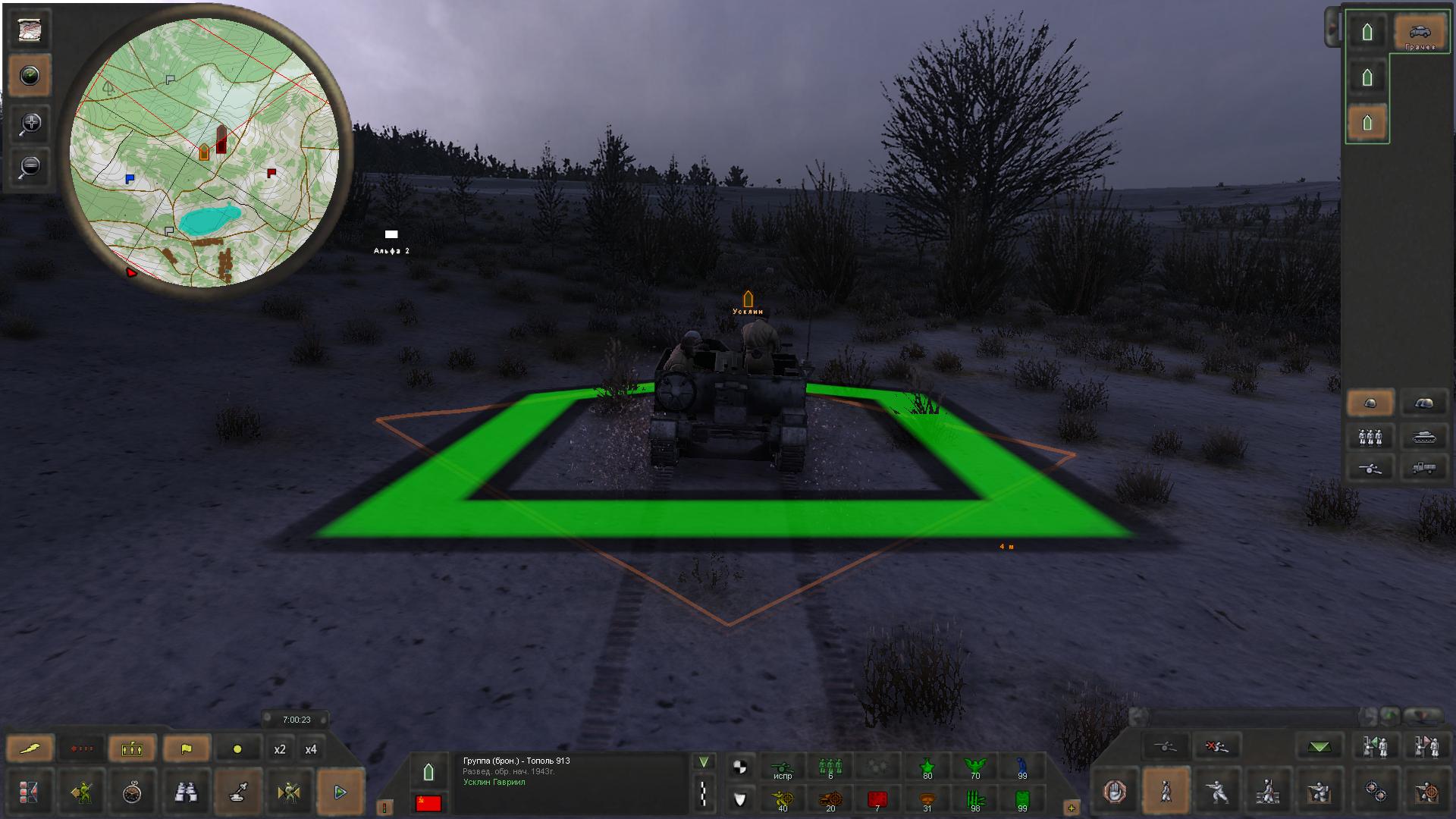Screen dimensions: 1456x819
Task: Click the x2 speed button
Action: coord(281,749)
